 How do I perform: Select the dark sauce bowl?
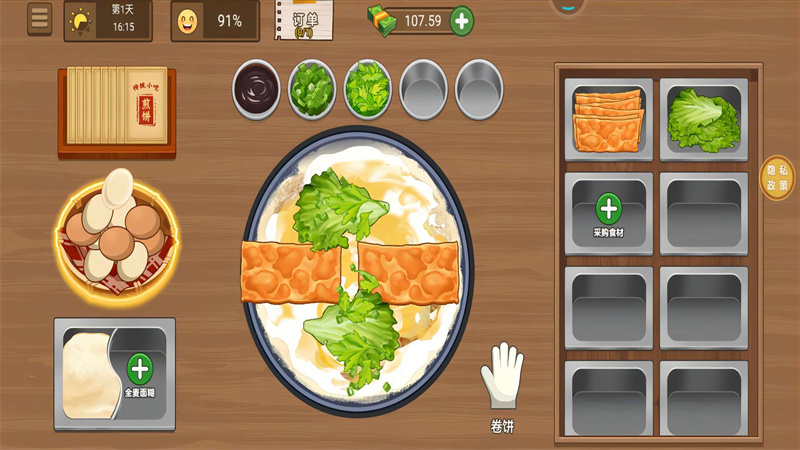tap(257, 89)
